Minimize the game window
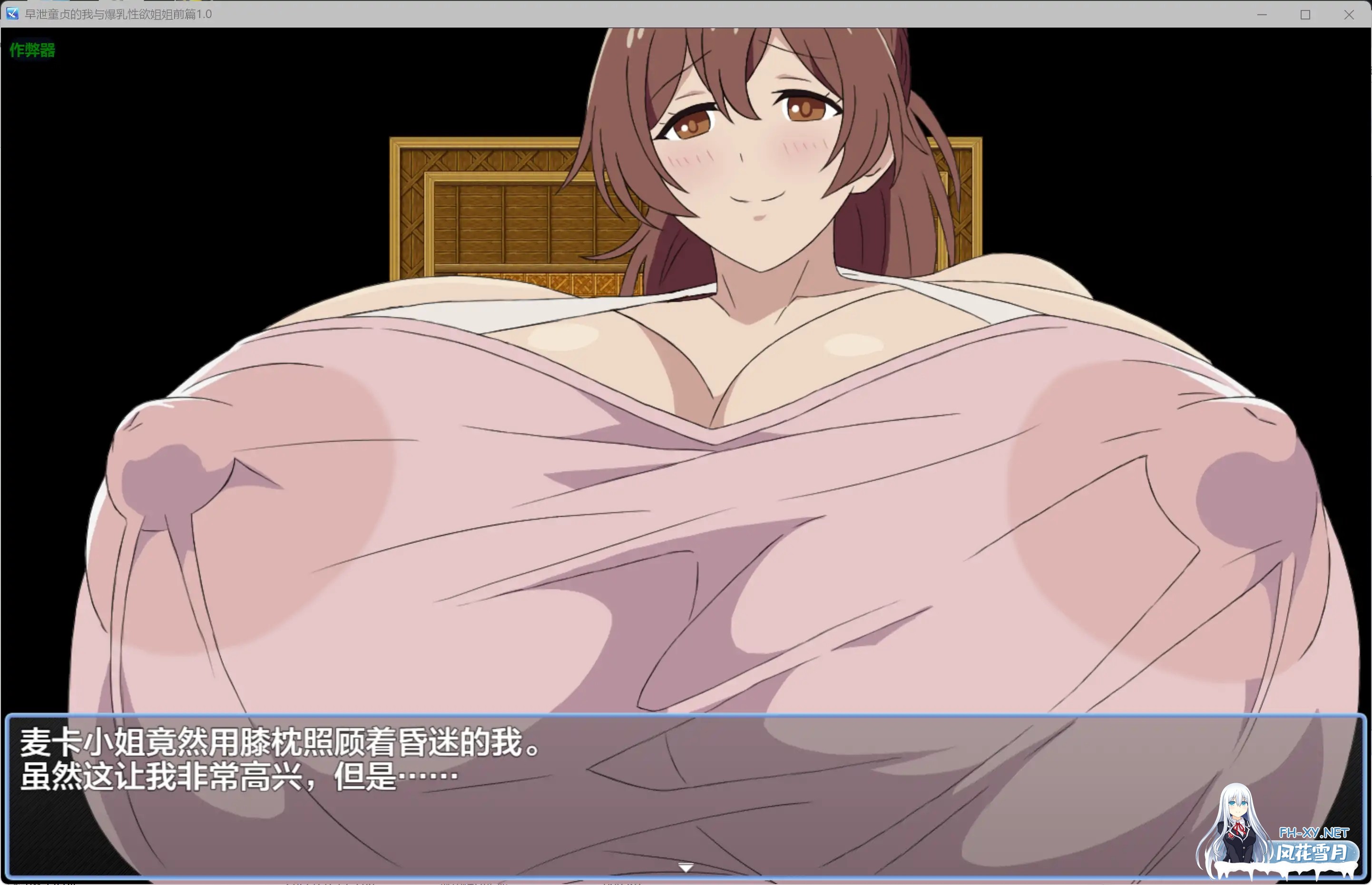This screenshot has width=1372, height=885. (x=1261, y=14)
